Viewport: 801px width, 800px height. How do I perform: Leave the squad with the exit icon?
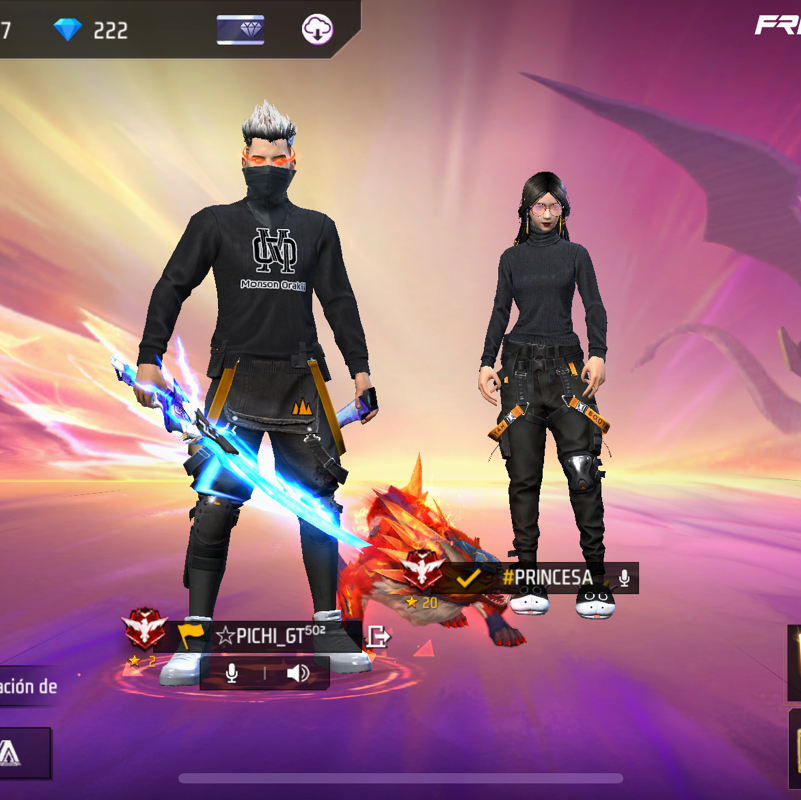pyautogui.click(x=378, y=635)
